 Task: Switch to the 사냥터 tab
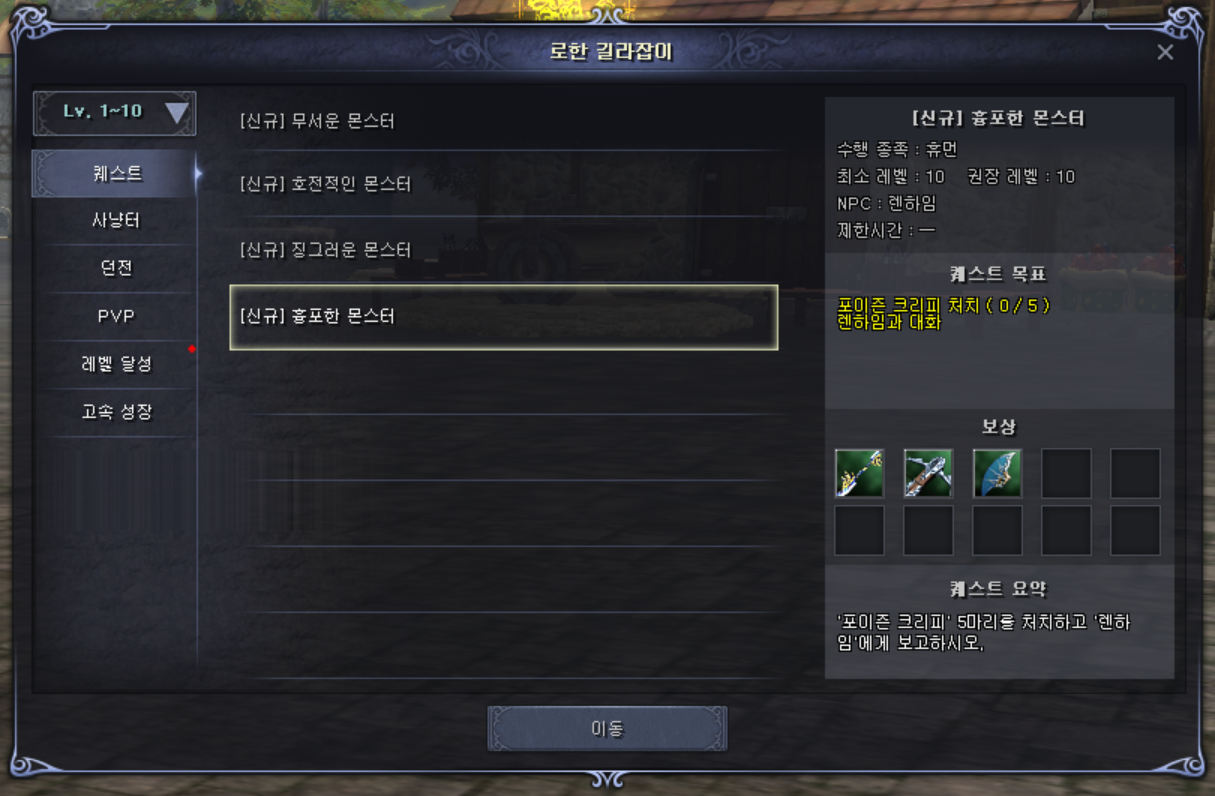click(x=116, y=221)
